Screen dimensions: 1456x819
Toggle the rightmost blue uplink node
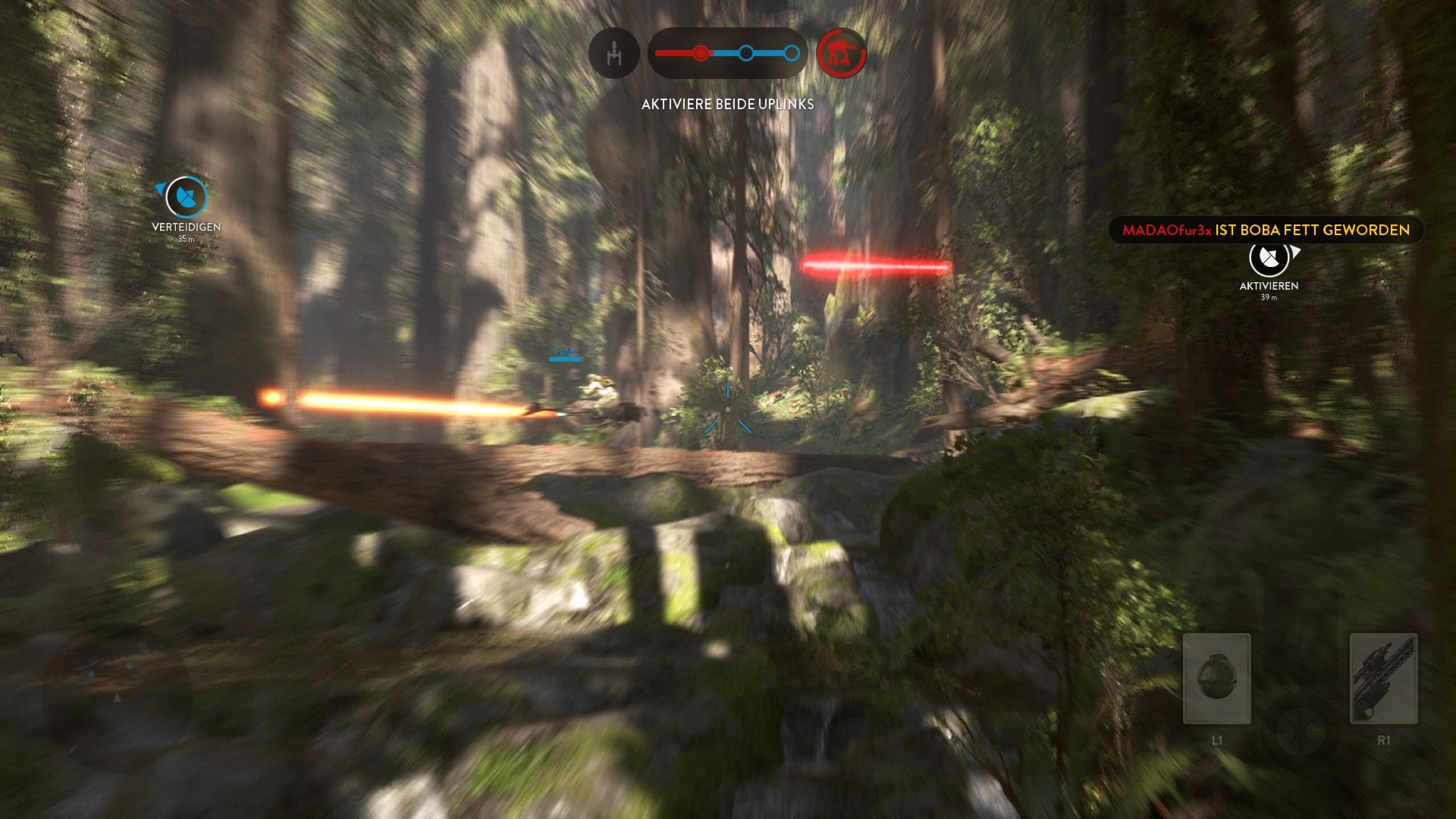click(x=792, y=53)
